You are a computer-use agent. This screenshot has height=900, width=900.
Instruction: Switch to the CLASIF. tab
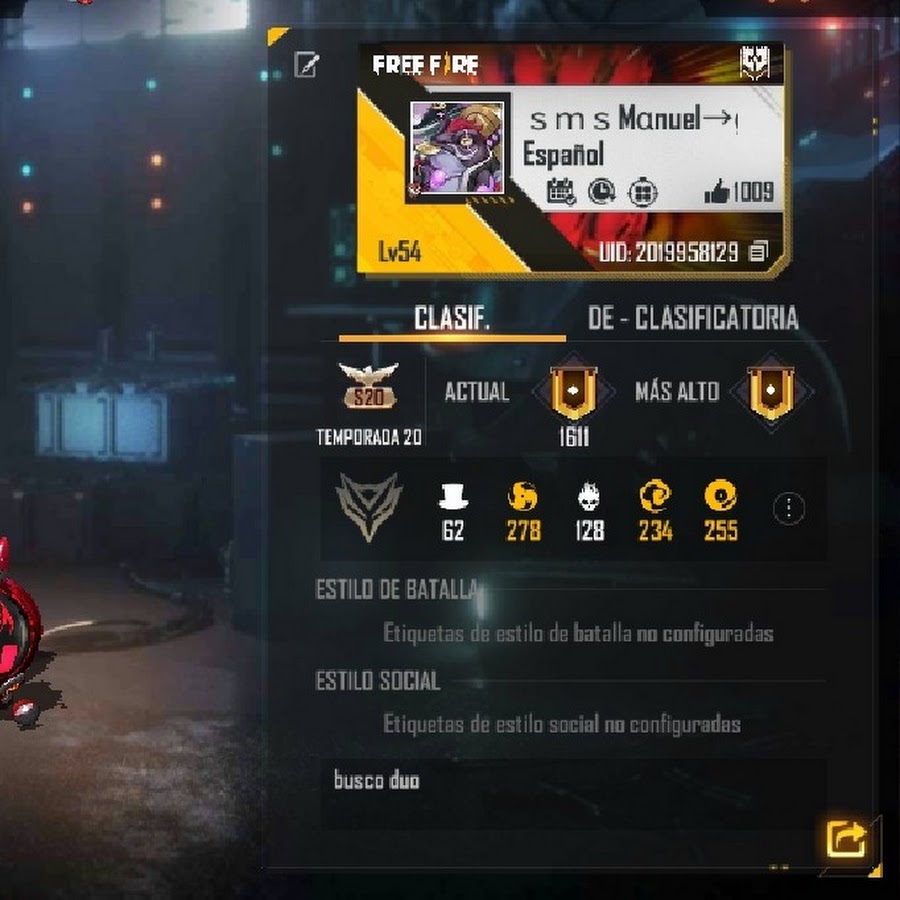coord(452,319)
